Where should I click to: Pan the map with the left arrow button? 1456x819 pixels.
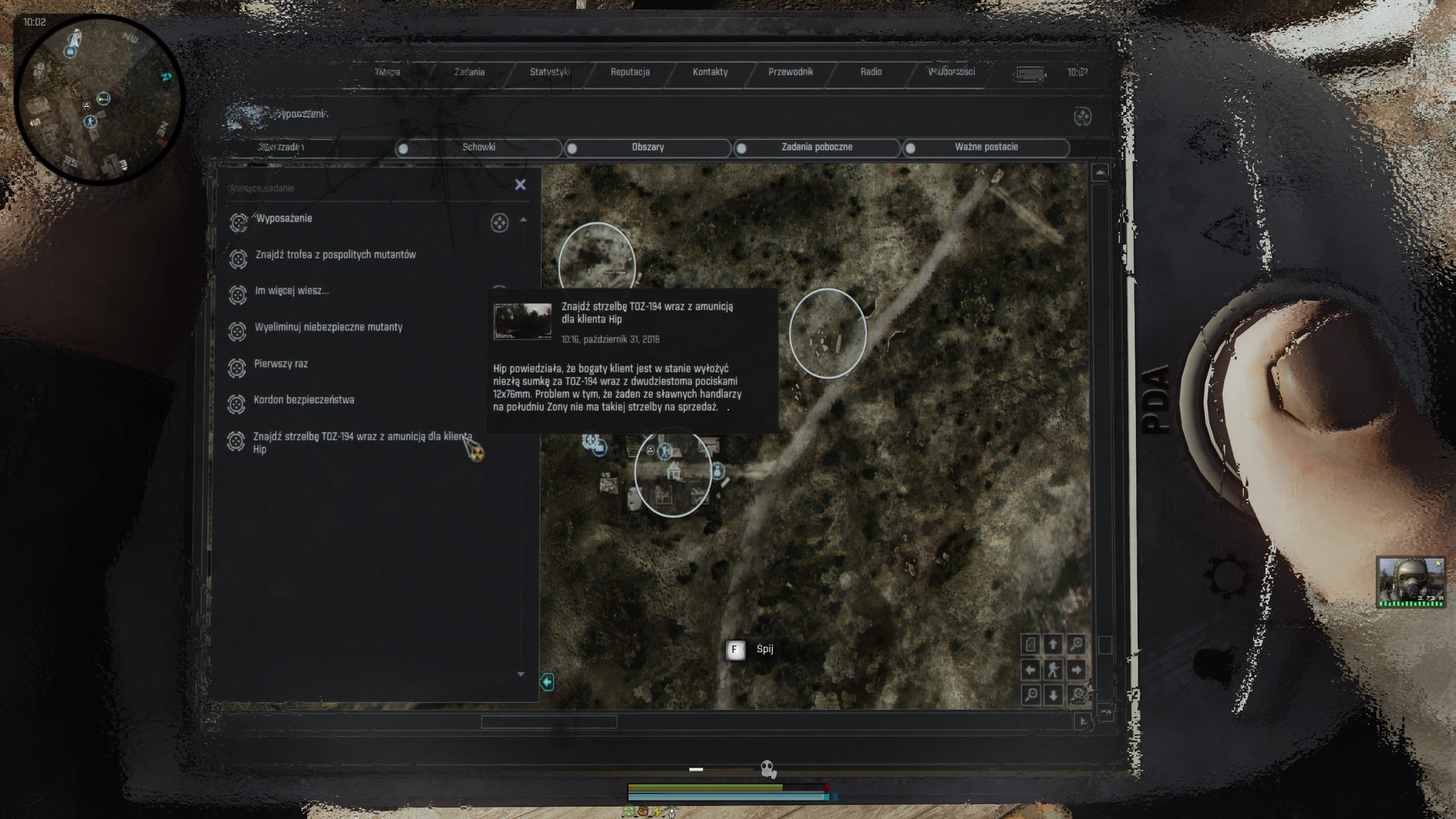(1031, 670)
